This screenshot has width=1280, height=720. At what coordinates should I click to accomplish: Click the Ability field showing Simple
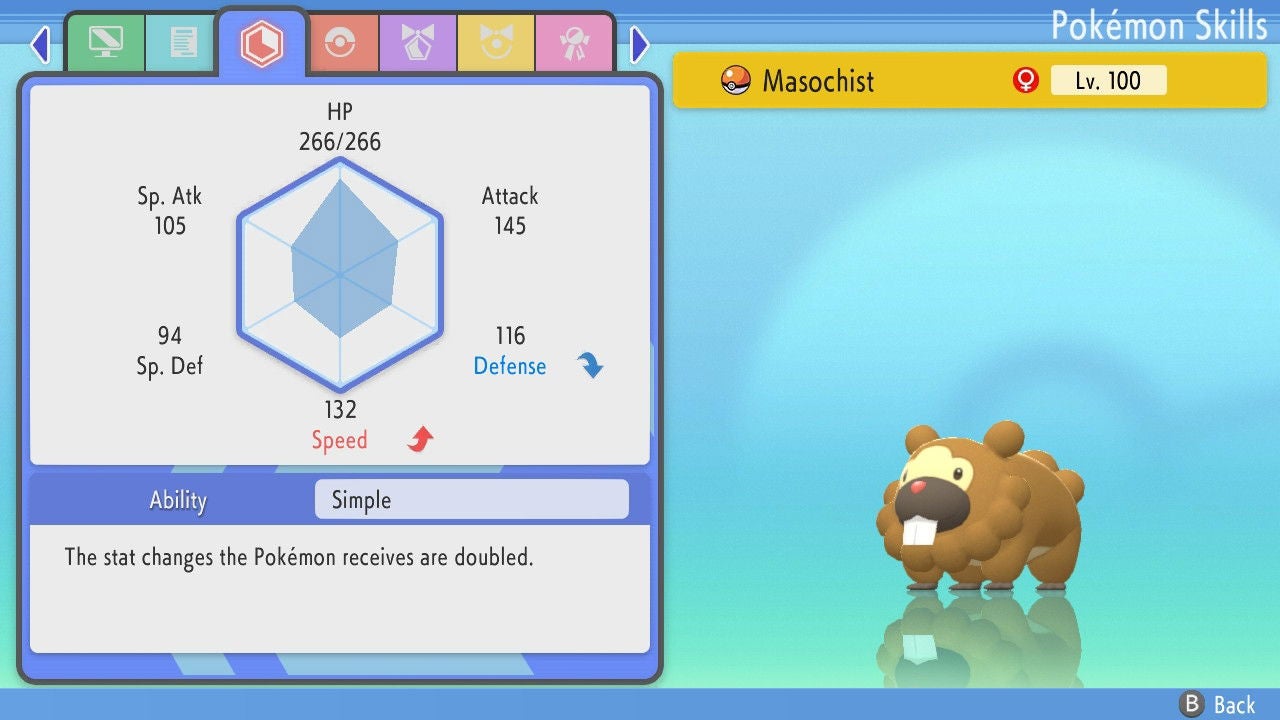[471, 499]
